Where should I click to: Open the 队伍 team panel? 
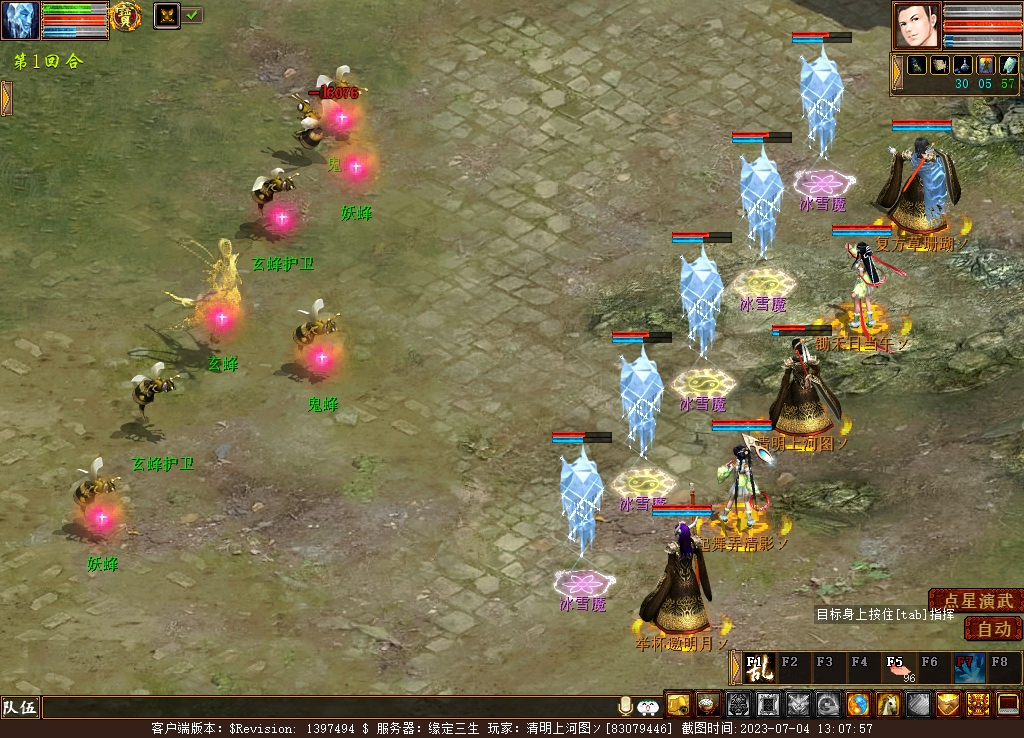[20, 708]
